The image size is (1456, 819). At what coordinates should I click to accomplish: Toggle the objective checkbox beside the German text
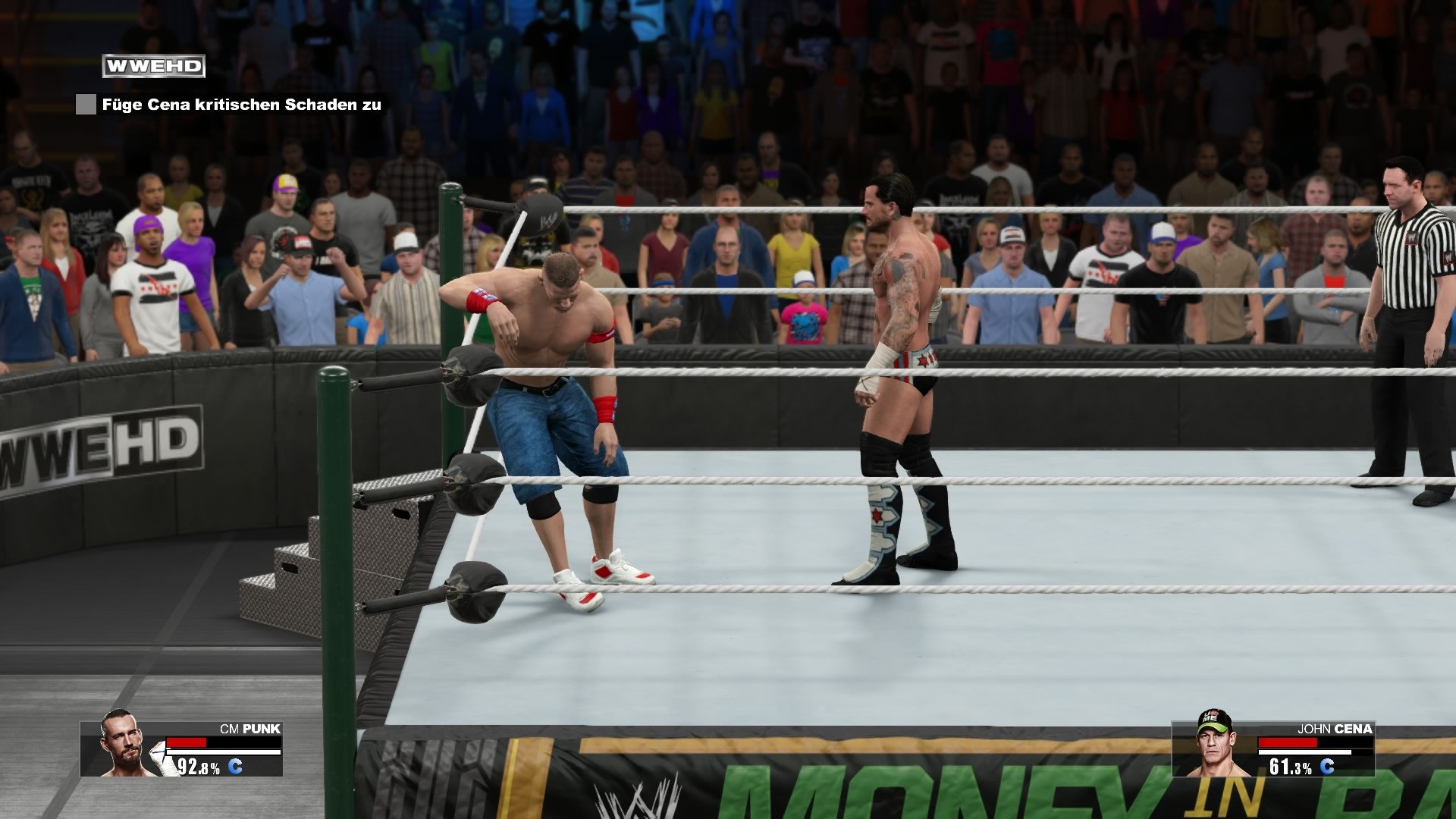[84, 104]
